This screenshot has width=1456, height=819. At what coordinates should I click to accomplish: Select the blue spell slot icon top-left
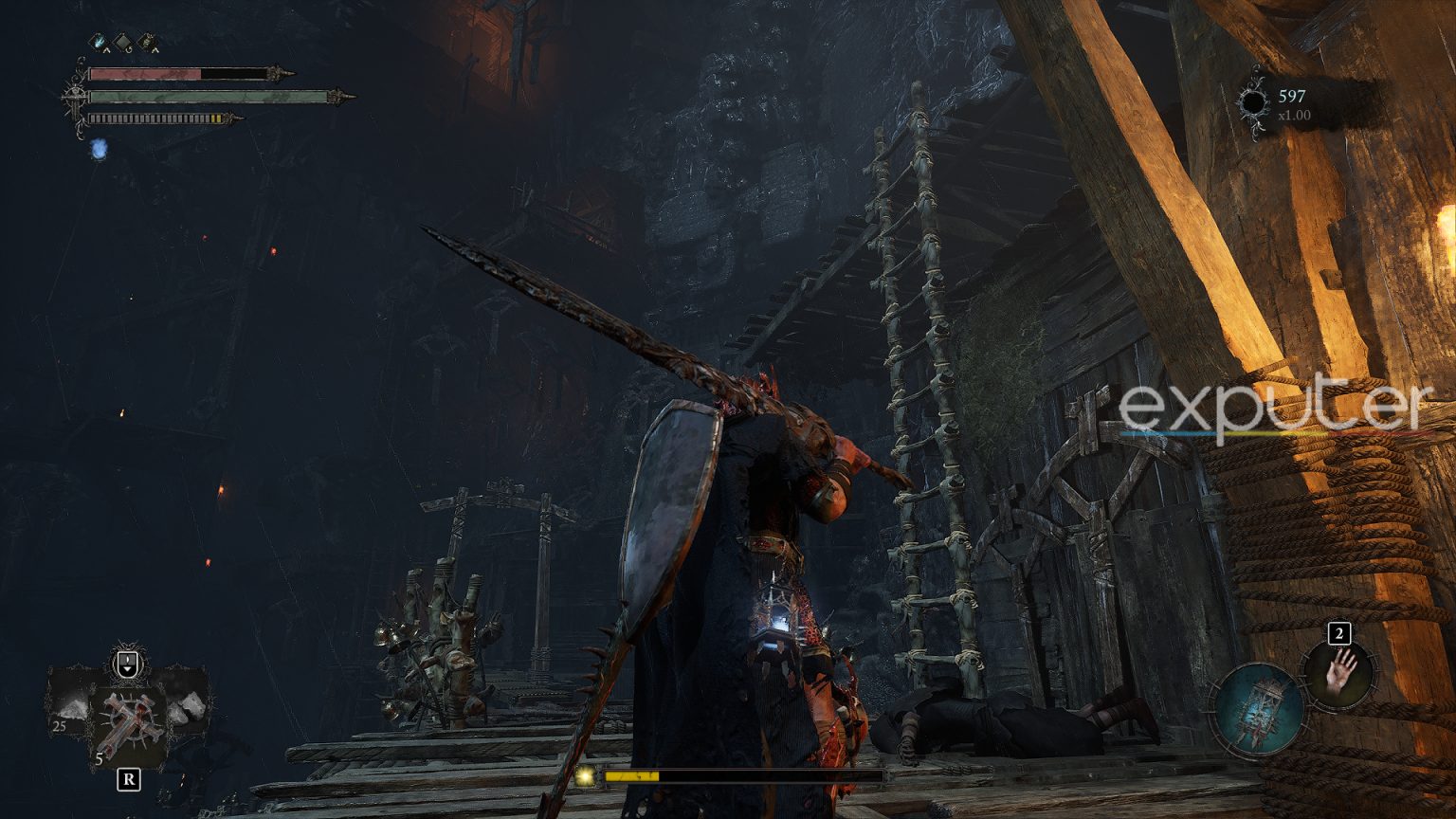[x=97, y=40]
